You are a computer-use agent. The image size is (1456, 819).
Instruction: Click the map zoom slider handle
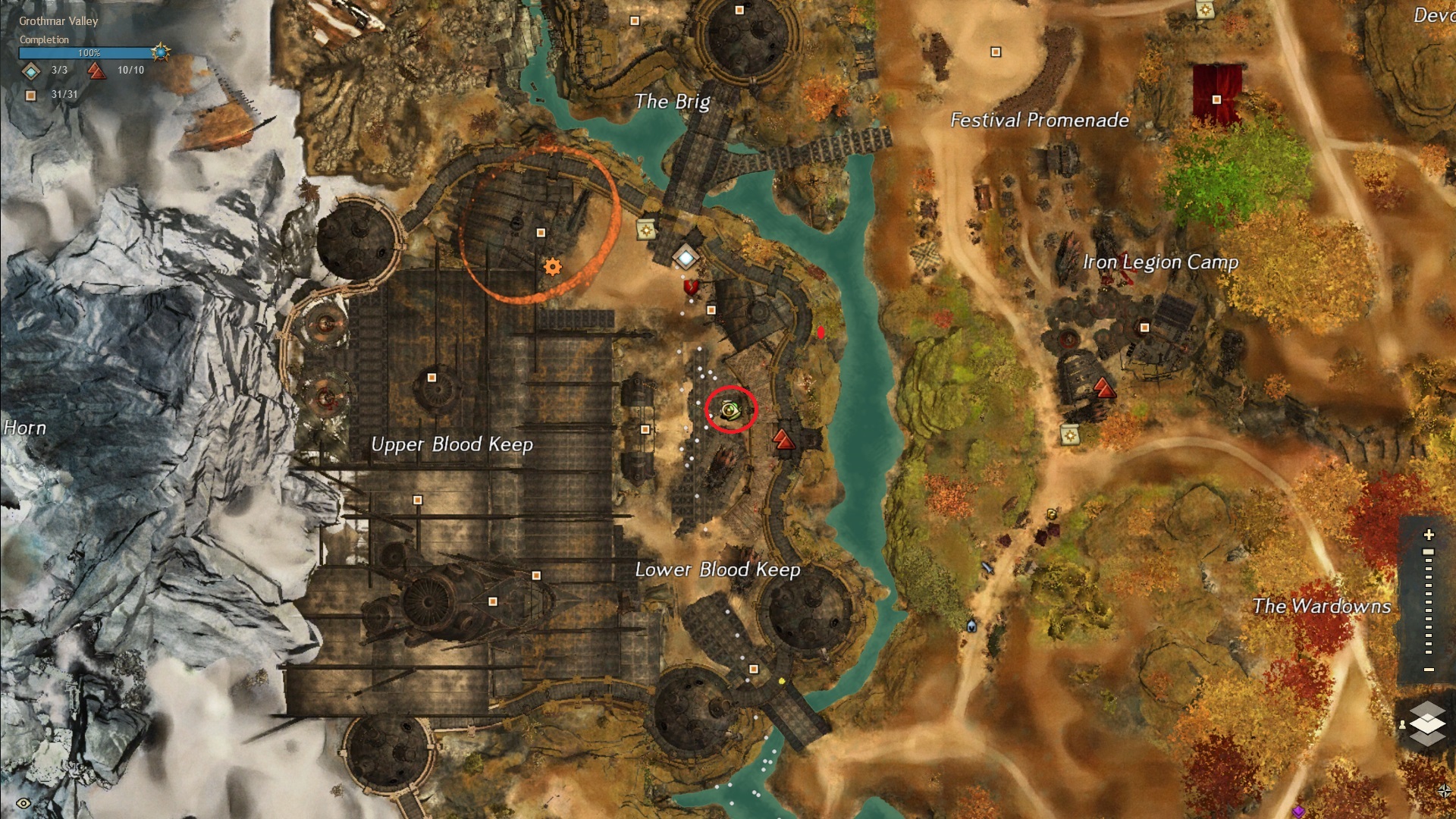click(x=1429, y=552)
